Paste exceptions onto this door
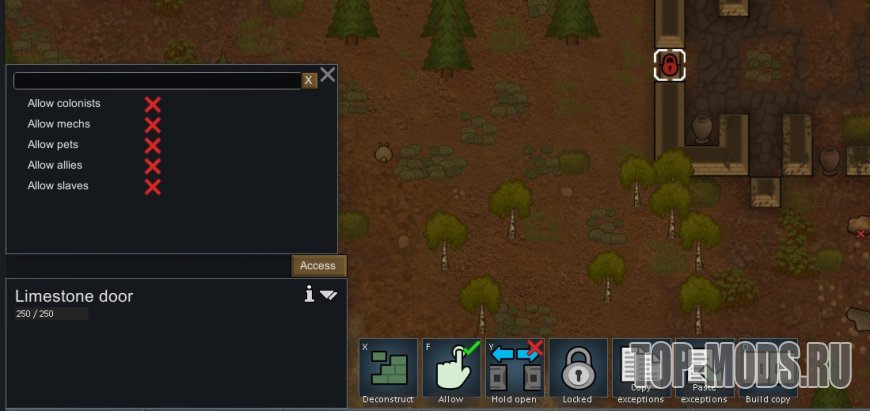The width and height of the screenshot is (870, 411). pos(704,368)
